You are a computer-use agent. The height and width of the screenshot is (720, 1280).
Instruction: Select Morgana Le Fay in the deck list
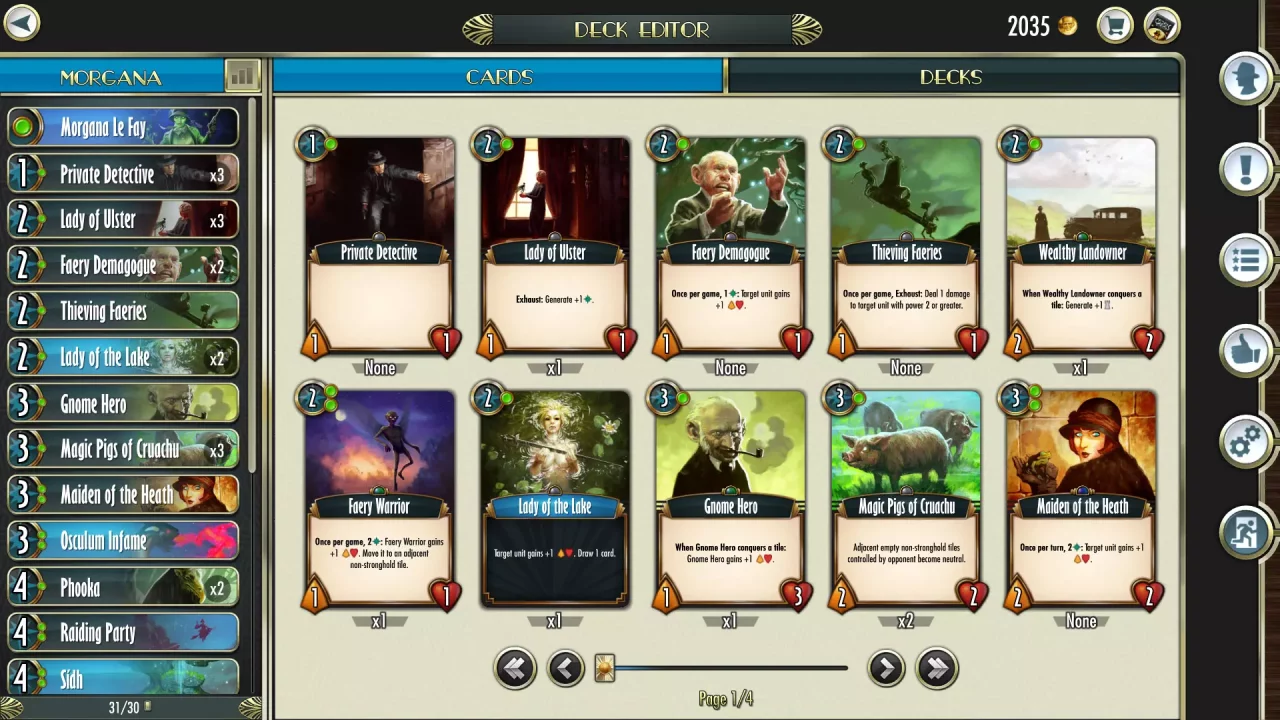122,127
